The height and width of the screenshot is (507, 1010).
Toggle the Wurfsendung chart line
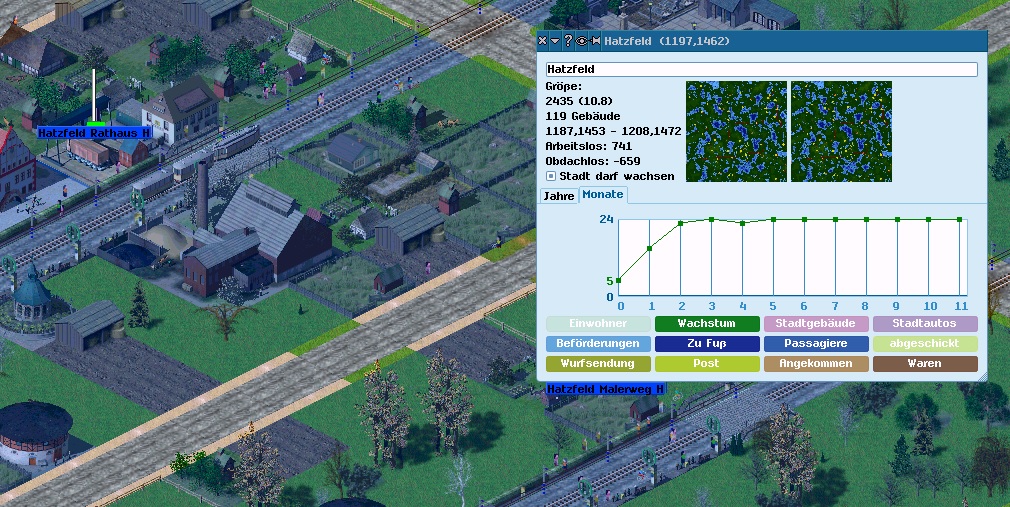(x=598, y=364)
